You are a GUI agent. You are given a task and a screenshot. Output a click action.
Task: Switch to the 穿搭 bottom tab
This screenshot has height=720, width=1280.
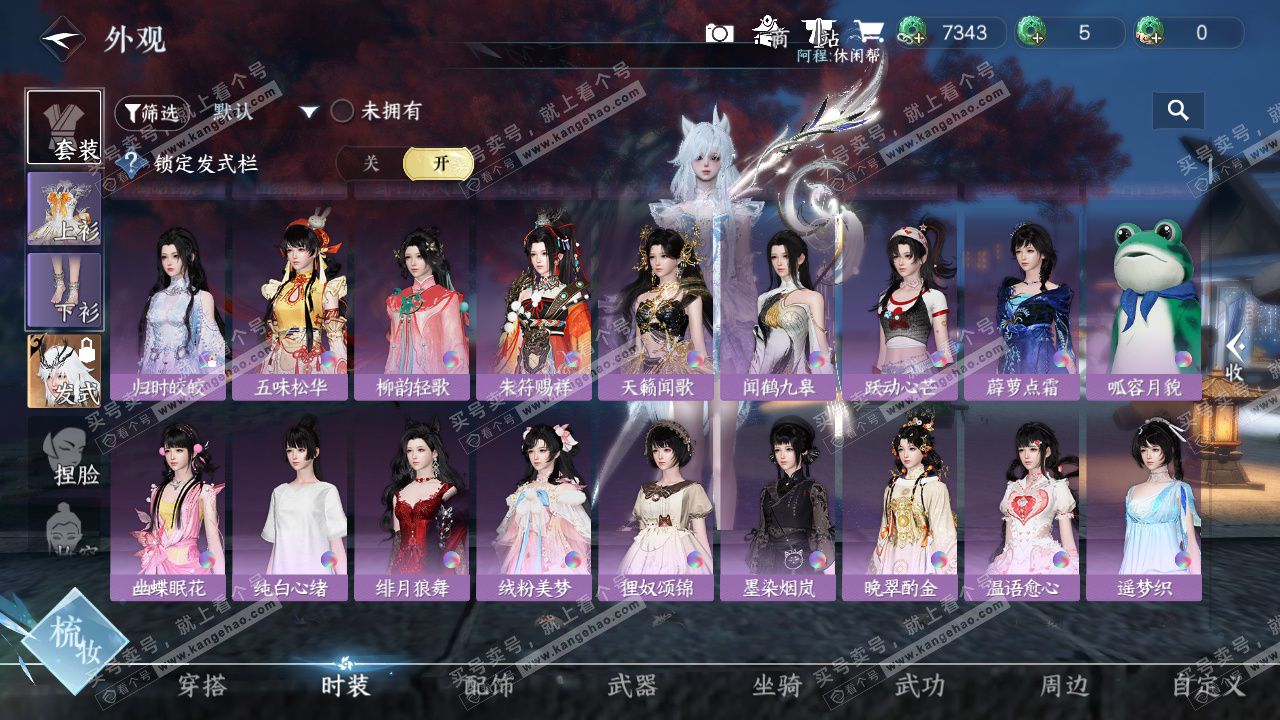(x=202, y=685)
